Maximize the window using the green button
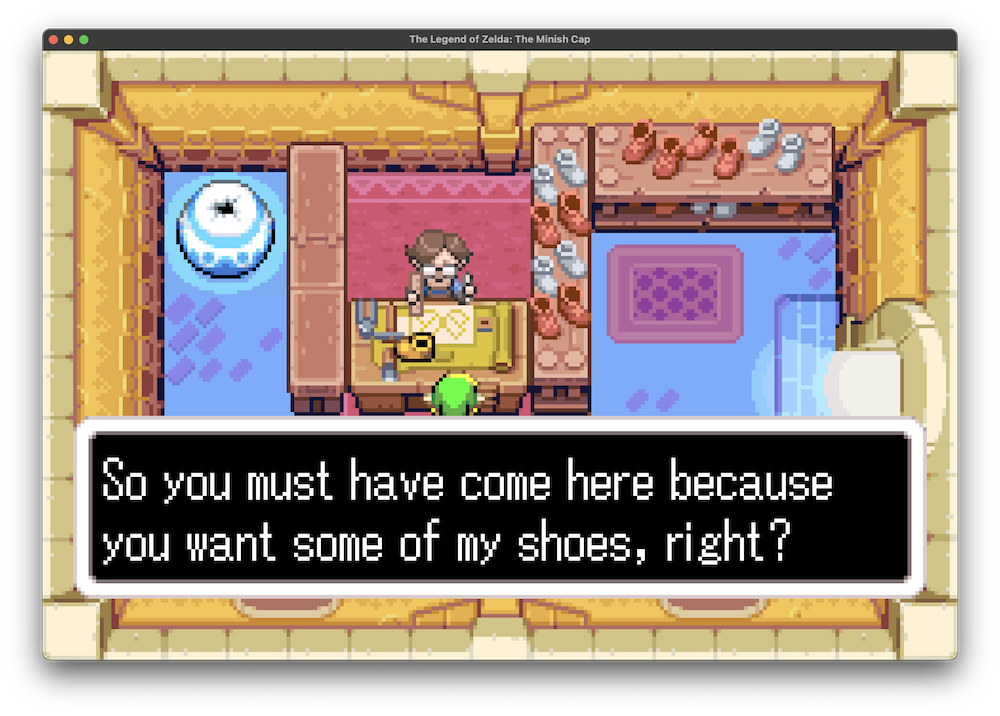 [x=84, y=39]
